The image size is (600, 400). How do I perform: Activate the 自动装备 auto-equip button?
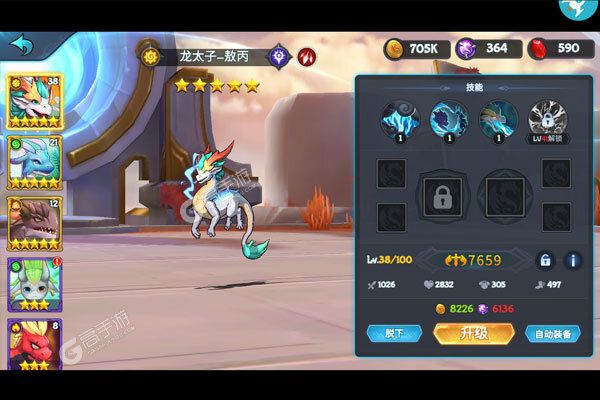tap(552, 333)
